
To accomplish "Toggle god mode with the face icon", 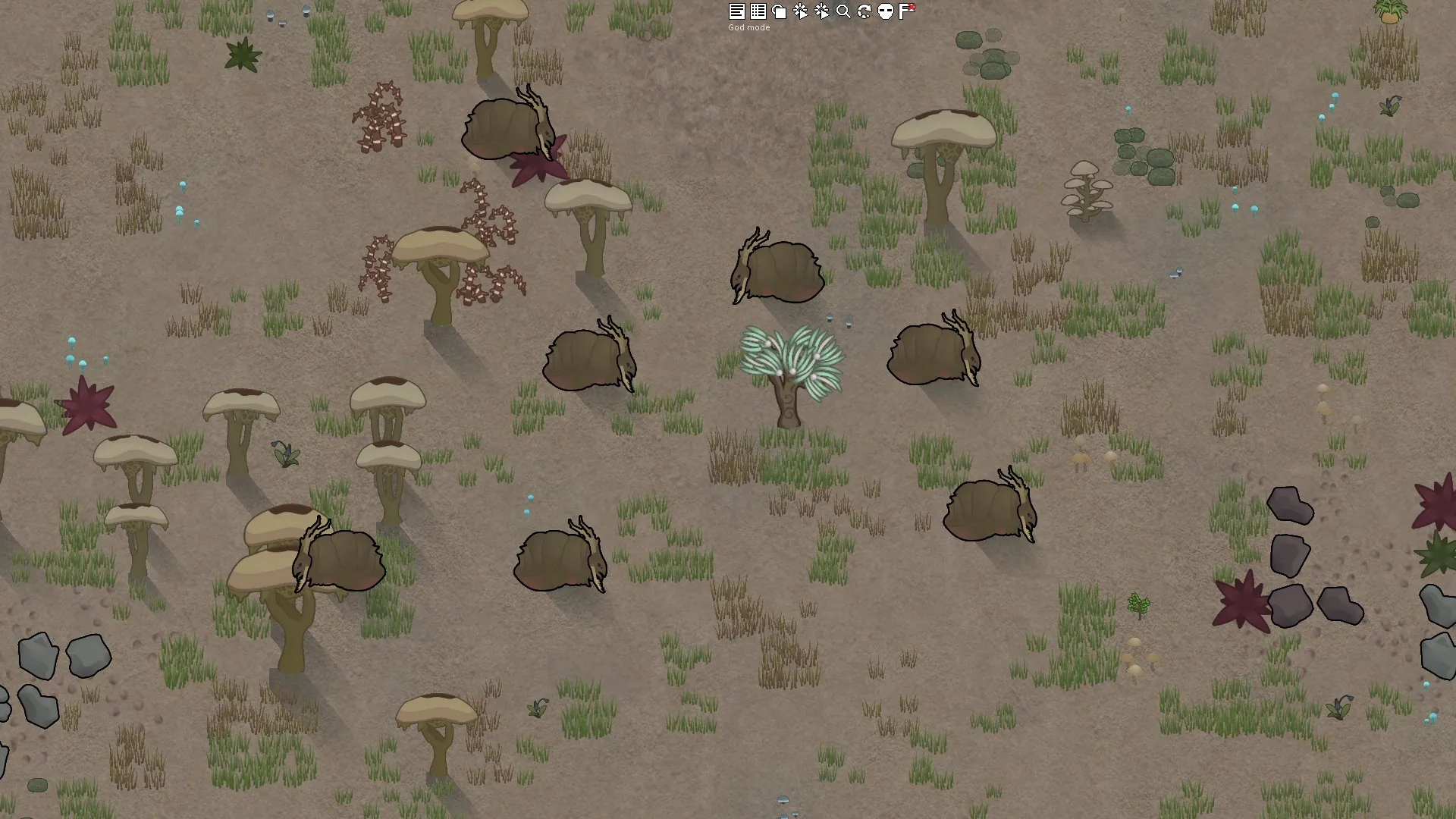I will click(885, 11).
